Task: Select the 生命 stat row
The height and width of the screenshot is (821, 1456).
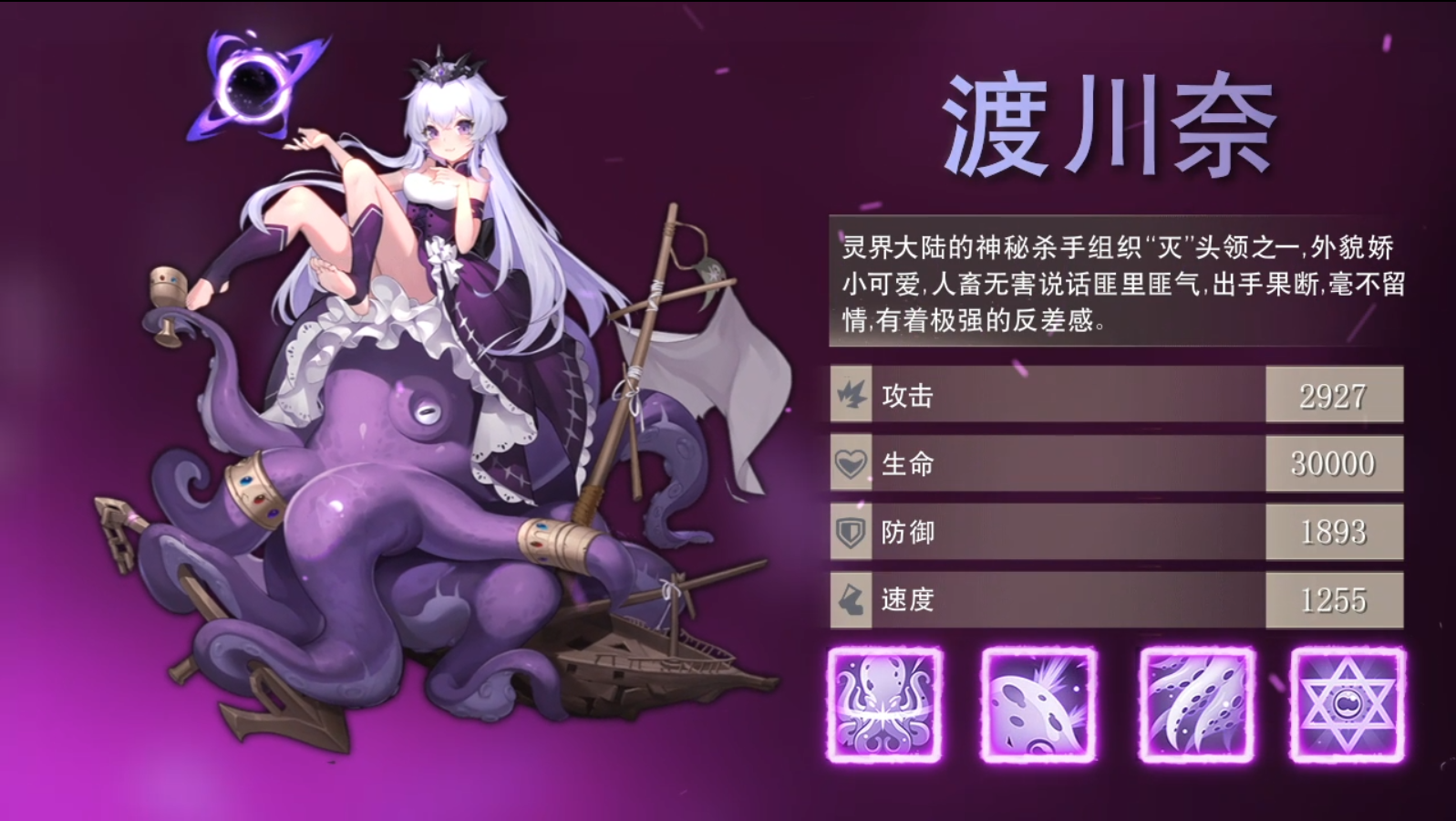Action: (1048, 465)
